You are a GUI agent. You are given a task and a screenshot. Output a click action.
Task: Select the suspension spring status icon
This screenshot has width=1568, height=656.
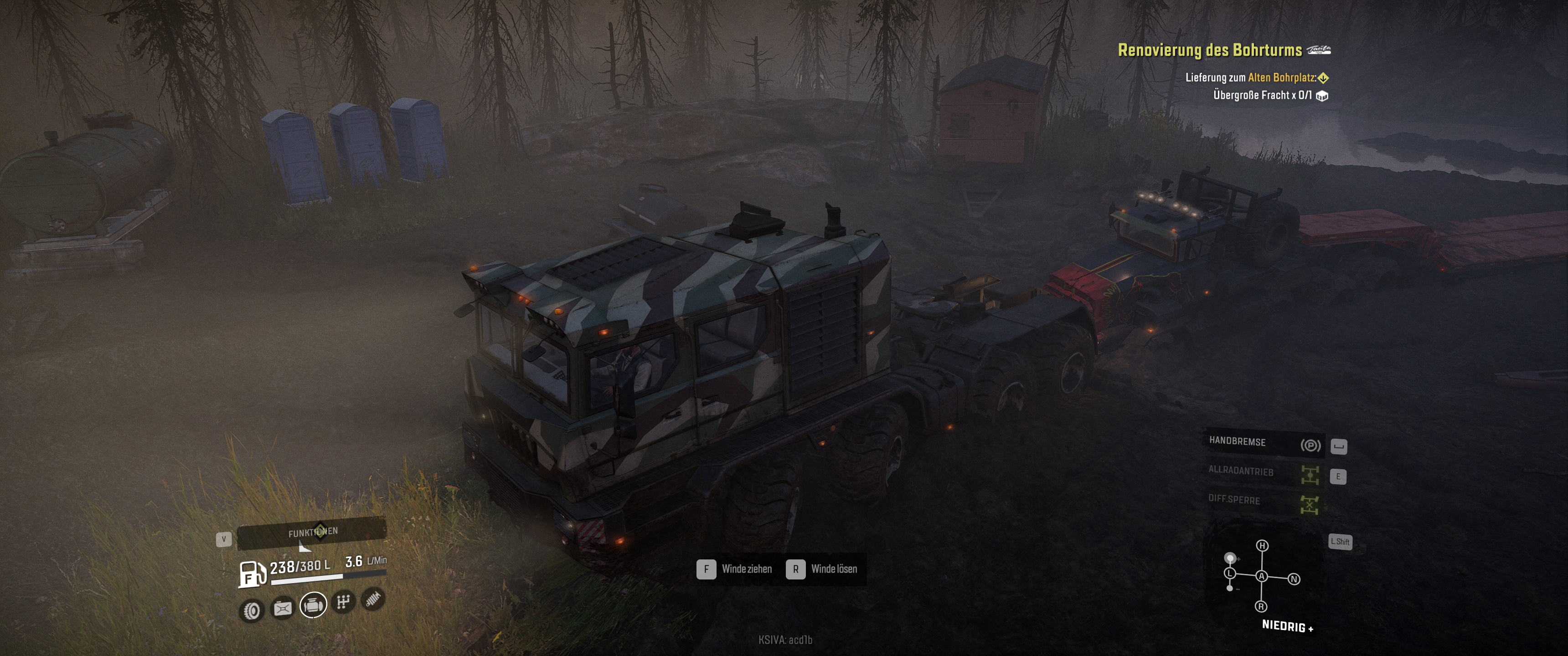point(373,599)
